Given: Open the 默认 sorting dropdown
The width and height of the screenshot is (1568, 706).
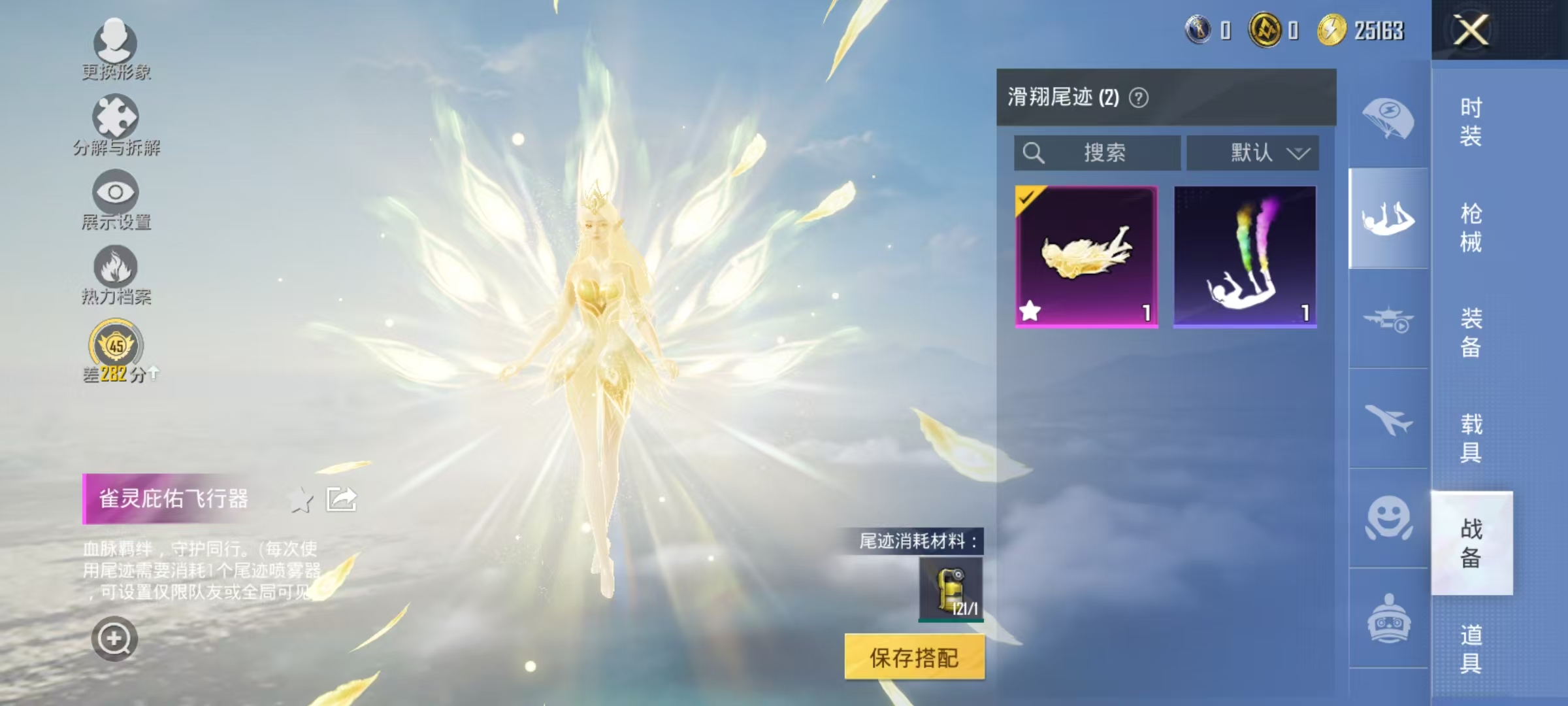Looking at the screenshot, I should click(x=1252, y=152).
